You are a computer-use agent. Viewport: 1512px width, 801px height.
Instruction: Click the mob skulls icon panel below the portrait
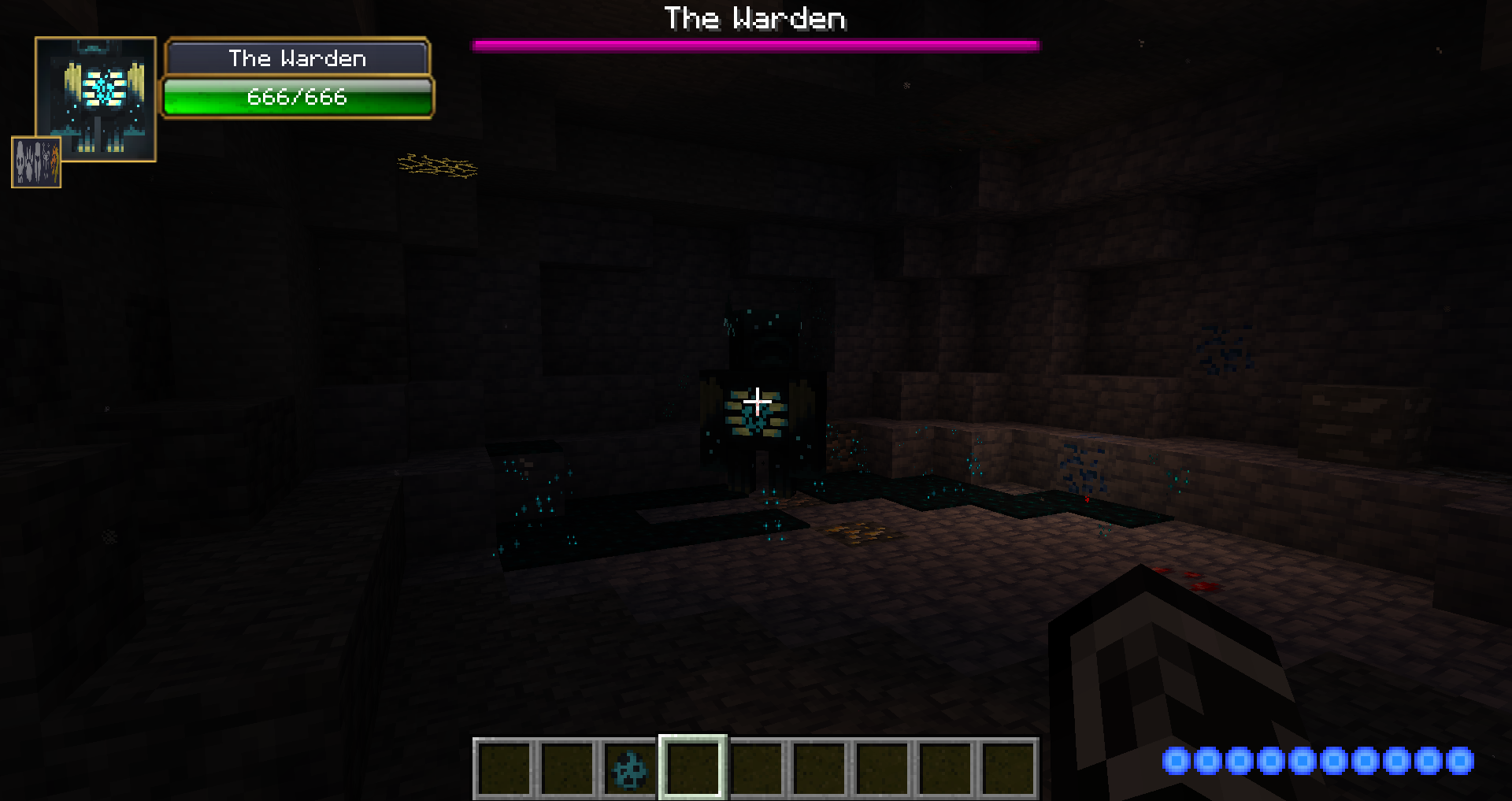[x=35, y=163]
